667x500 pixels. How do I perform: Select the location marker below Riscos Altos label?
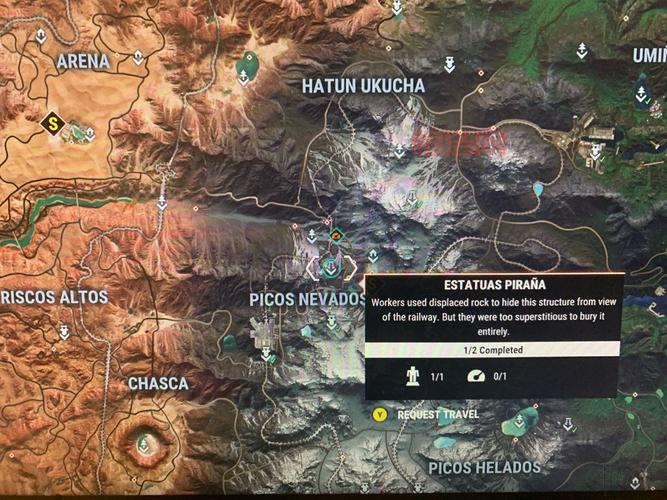click(x=65, y=331)
